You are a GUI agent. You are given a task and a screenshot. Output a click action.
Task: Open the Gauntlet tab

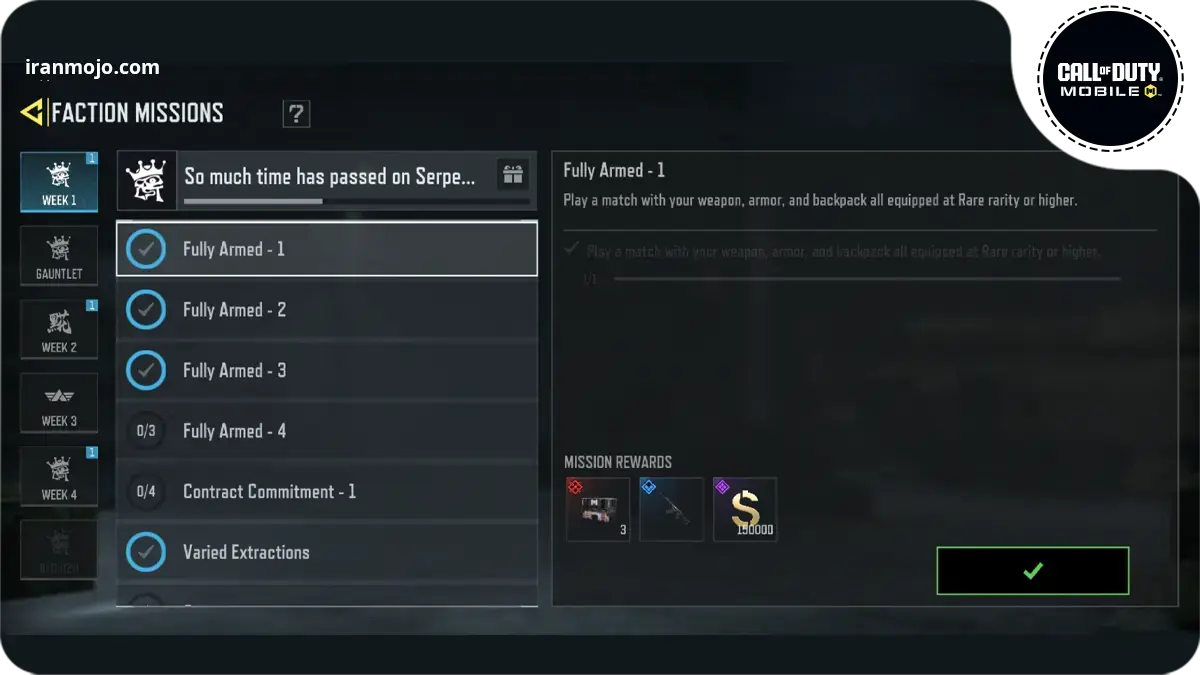click(59, 256)
